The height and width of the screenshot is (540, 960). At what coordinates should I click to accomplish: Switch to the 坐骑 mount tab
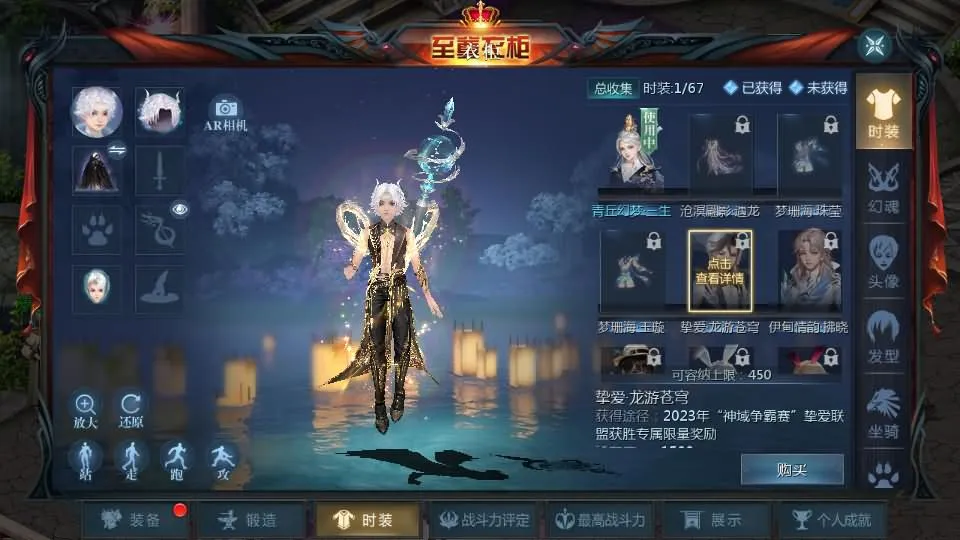point(883,412)
